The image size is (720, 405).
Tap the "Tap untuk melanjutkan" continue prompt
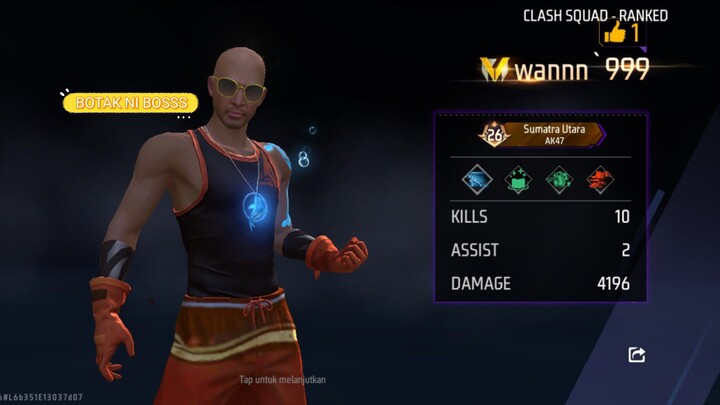pos(283,380)
